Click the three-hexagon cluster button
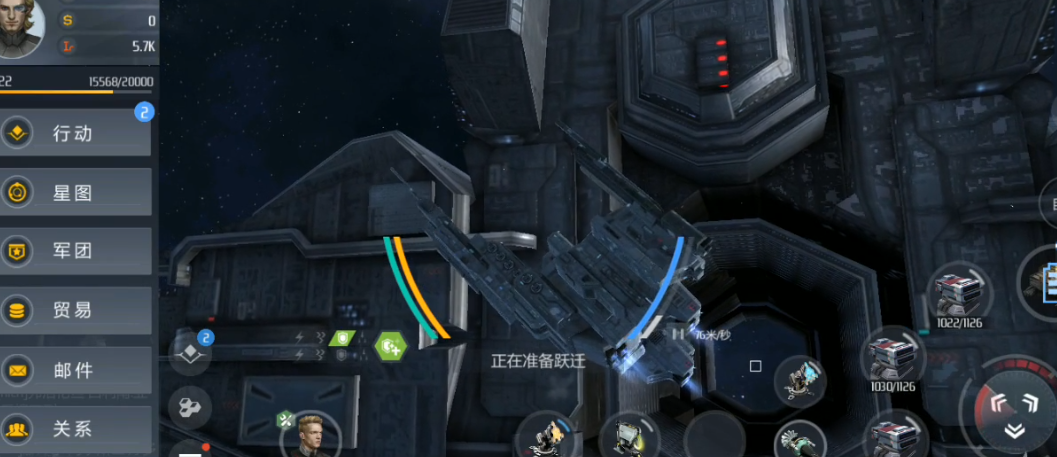This screenshot has height=457, width=1057. [190, 406]
